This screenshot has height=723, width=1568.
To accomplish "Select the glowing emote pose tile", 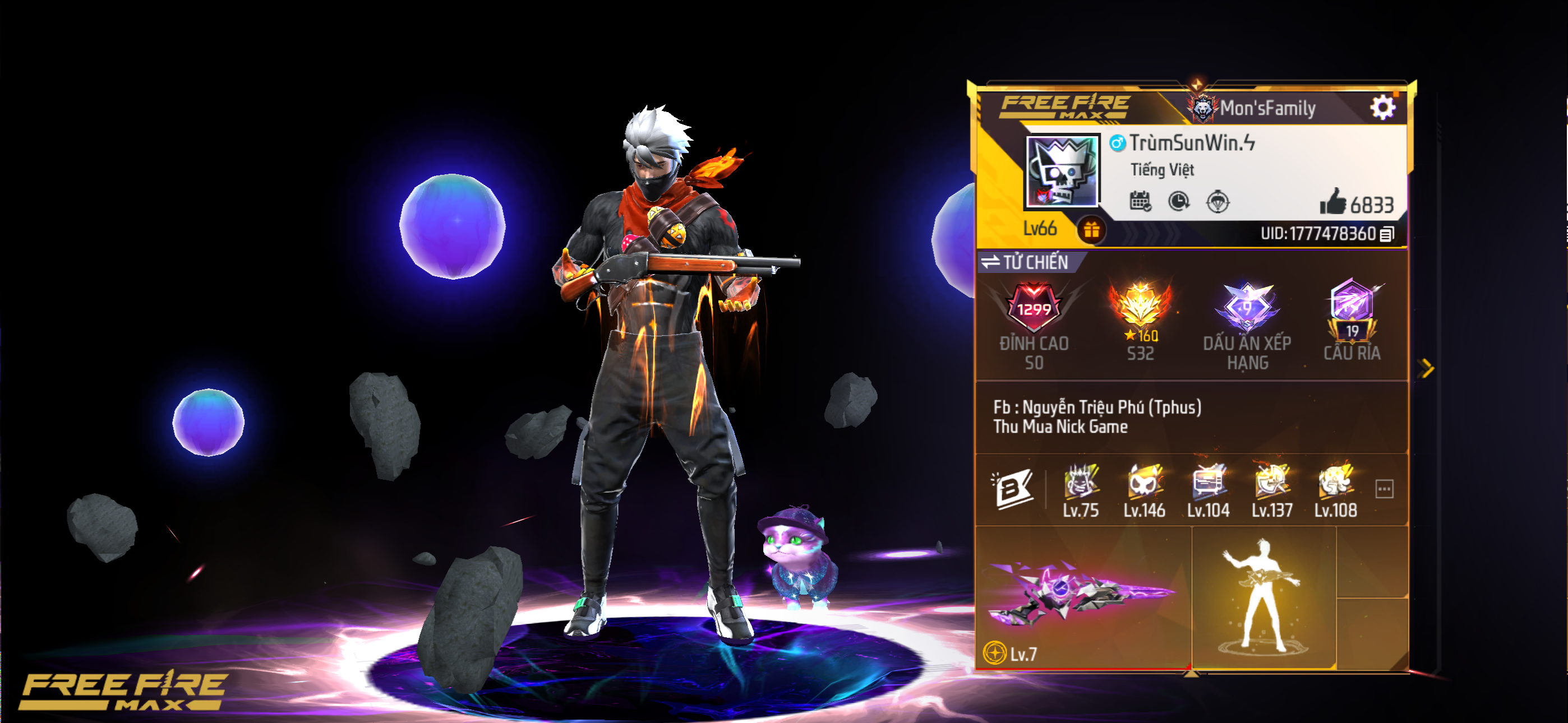I will [1263, 597].
